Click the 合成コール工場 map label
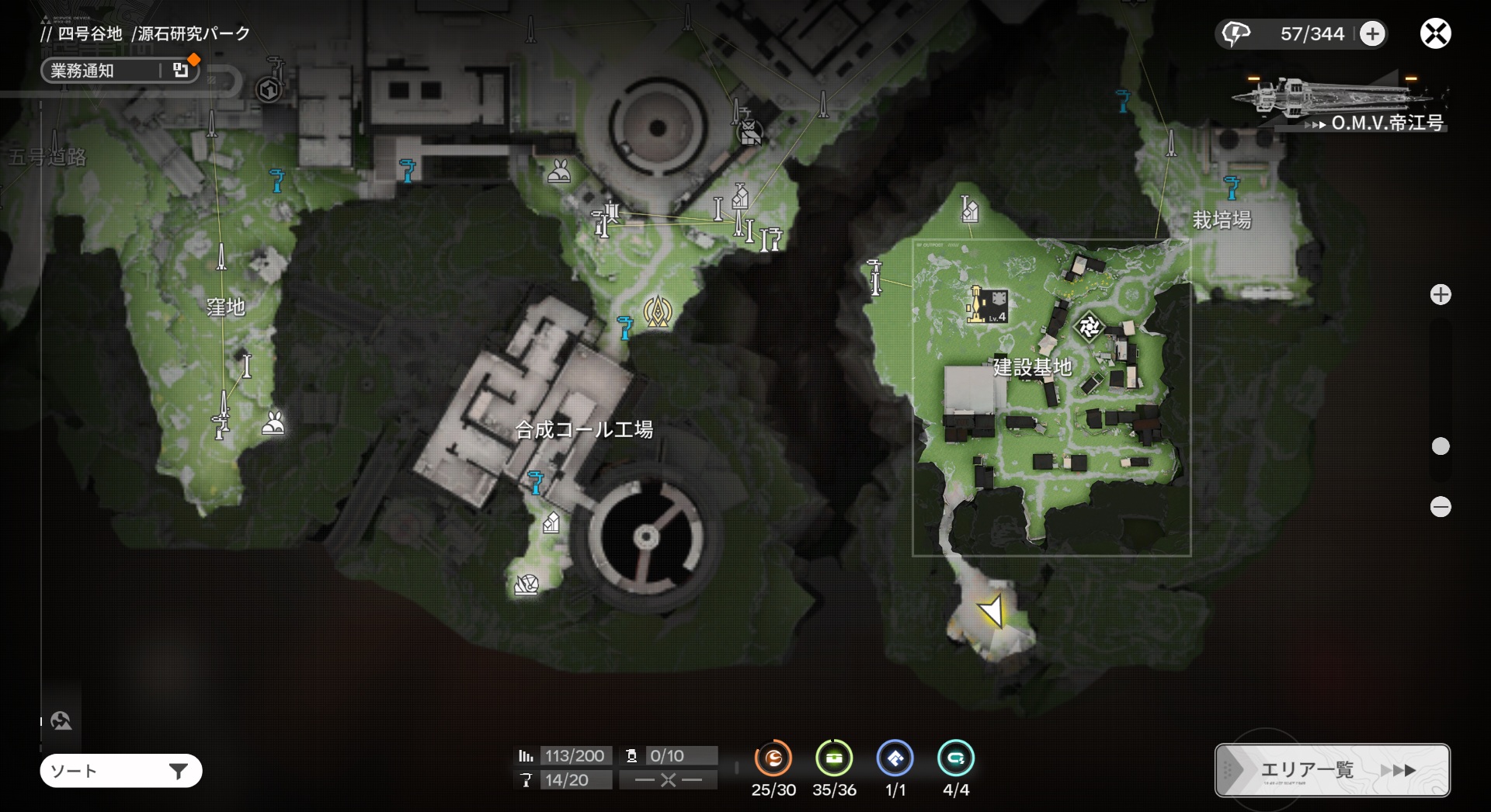The height and width of the screenshot is (812, 1491). (x=584, y=429)
